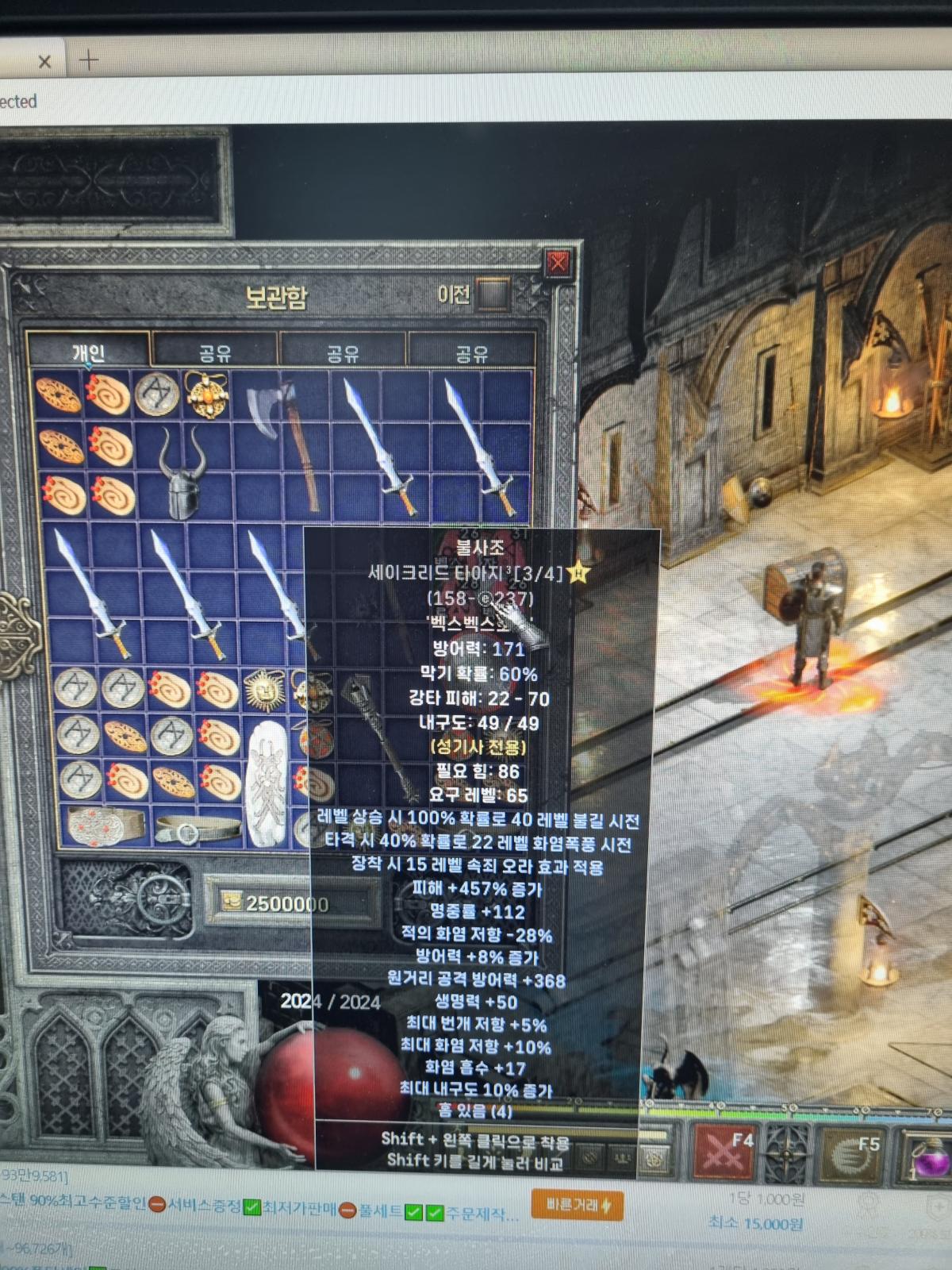Switch to the 개인 personal stash tab
The image size is (952, 1270).
pyautogui.click(x=88, y=352)
